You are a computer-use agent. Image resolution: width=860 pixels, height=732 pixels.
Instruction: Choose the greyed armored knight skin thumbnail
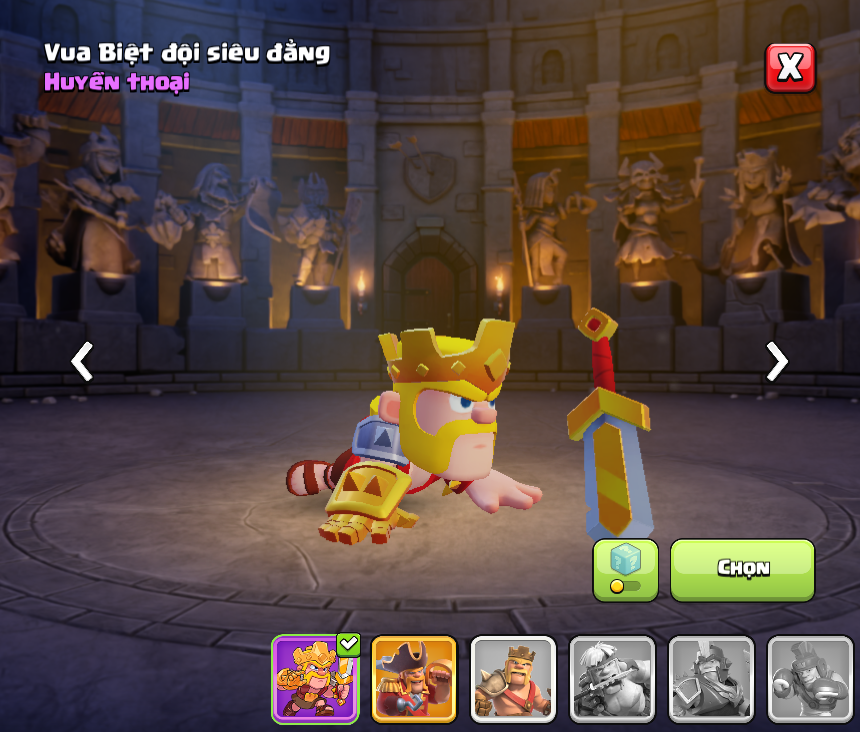click(x=711, y=678)
